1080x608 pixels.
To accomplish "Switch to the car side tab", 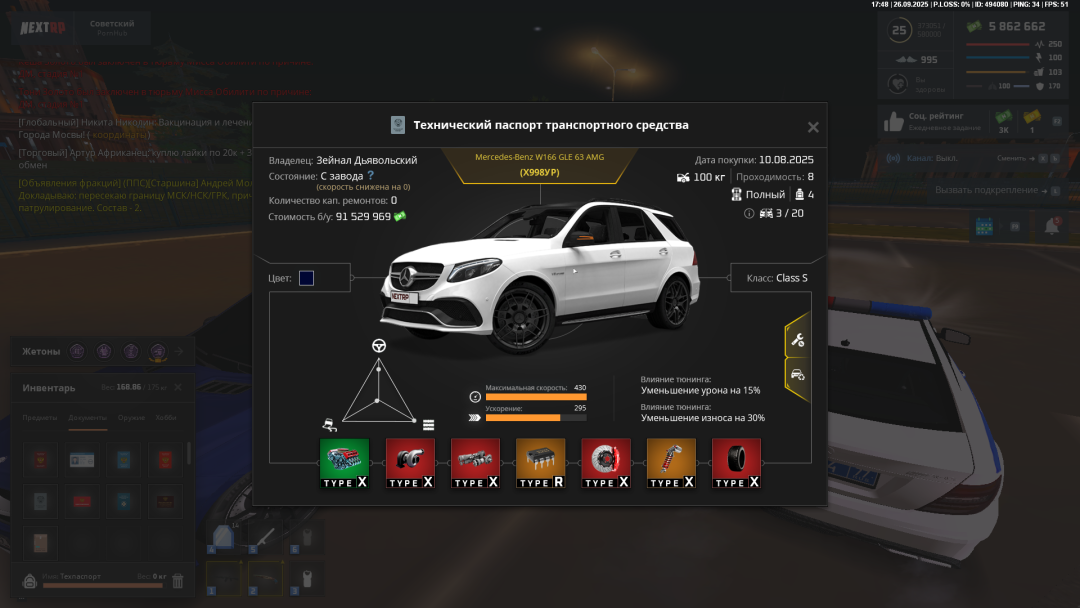I will click(x=797, y=374).
